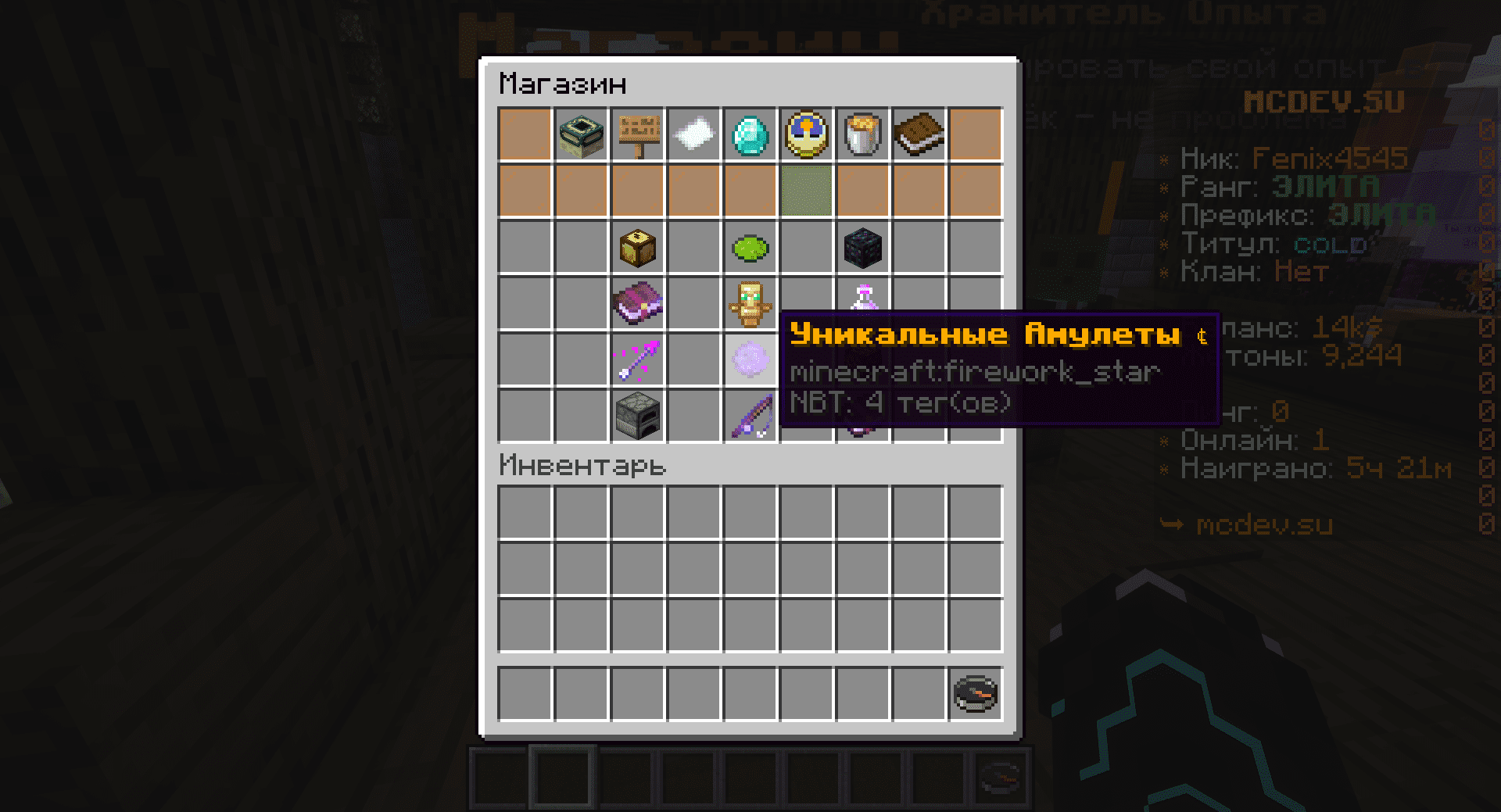
Task: Select the dark crying obsidian block
Action: click(x=863, y=247)
